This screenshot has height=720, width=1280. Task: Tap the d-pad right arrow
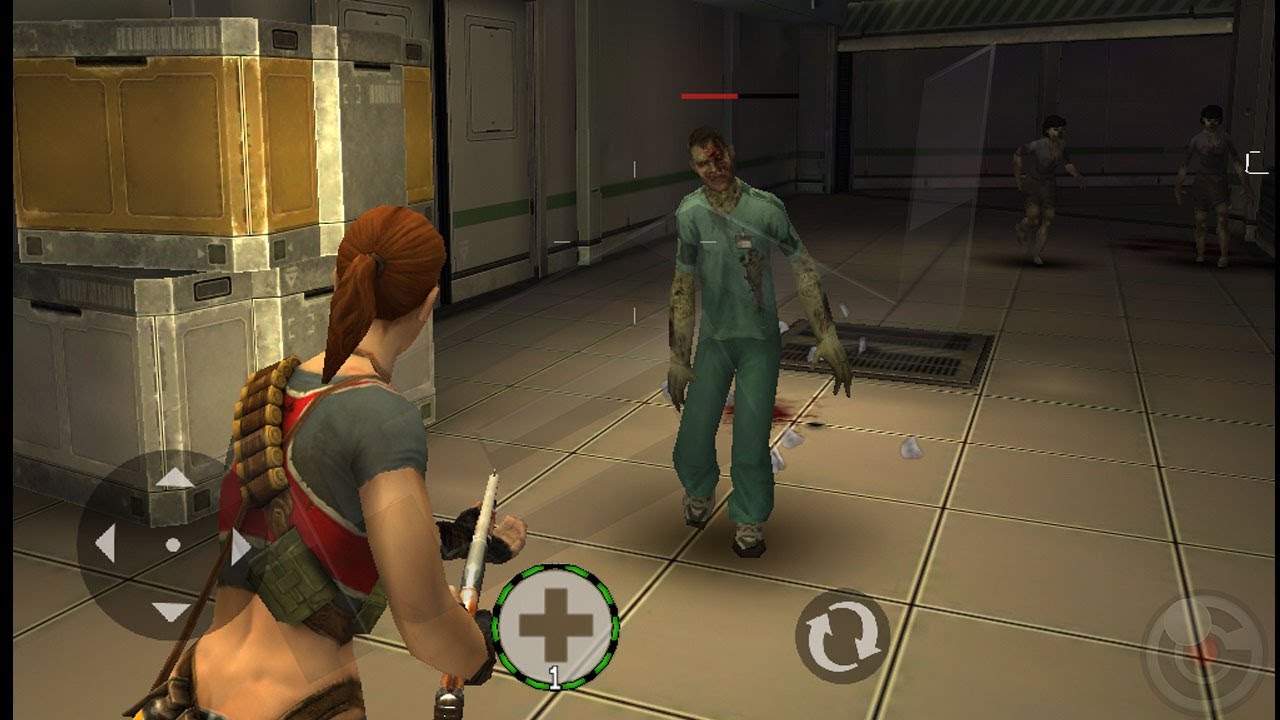click(x=240, y=547)
